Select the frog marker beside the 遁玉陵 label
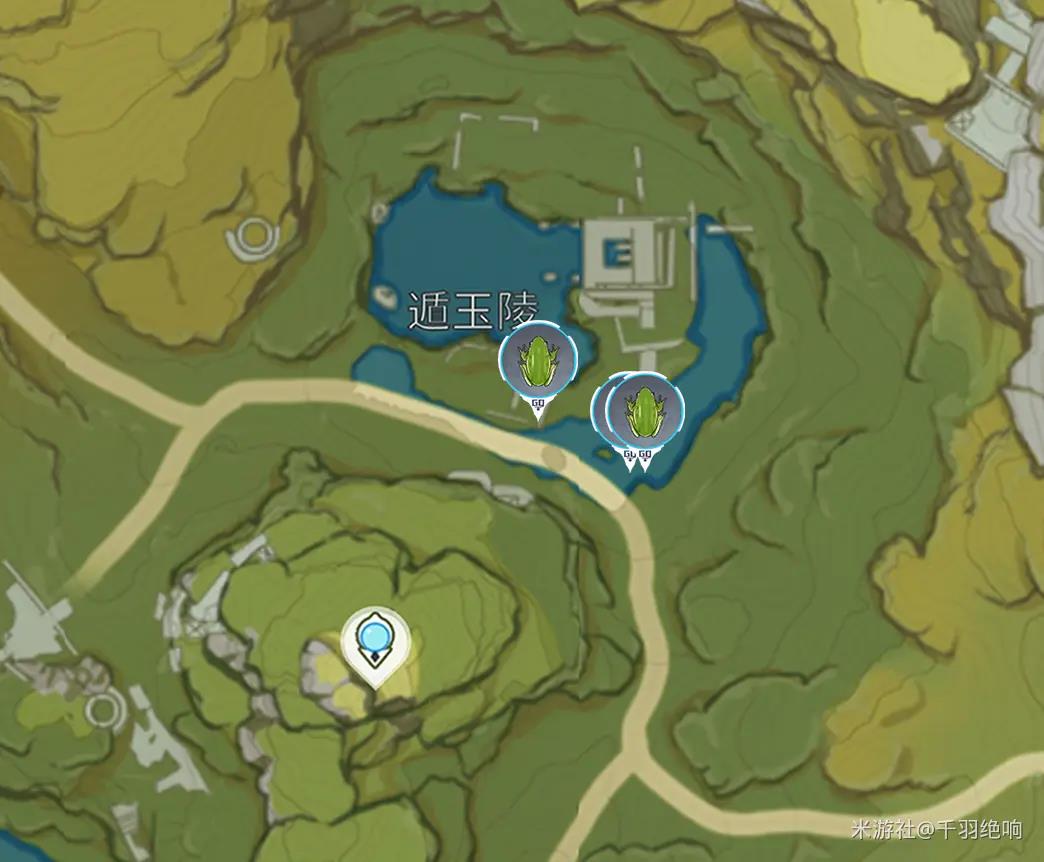Viewport: 1044px width, 862px height. [x=538, y=360]
